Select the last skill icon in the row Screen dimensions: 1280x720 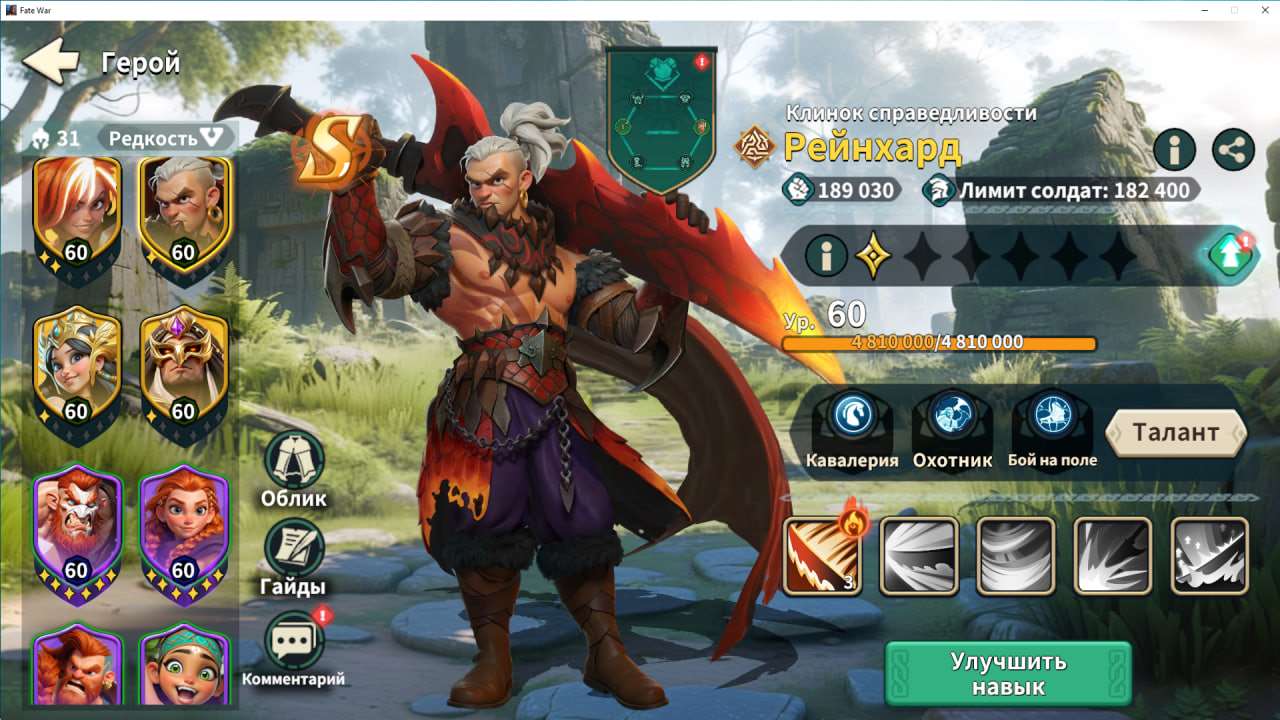point(1211,556)
